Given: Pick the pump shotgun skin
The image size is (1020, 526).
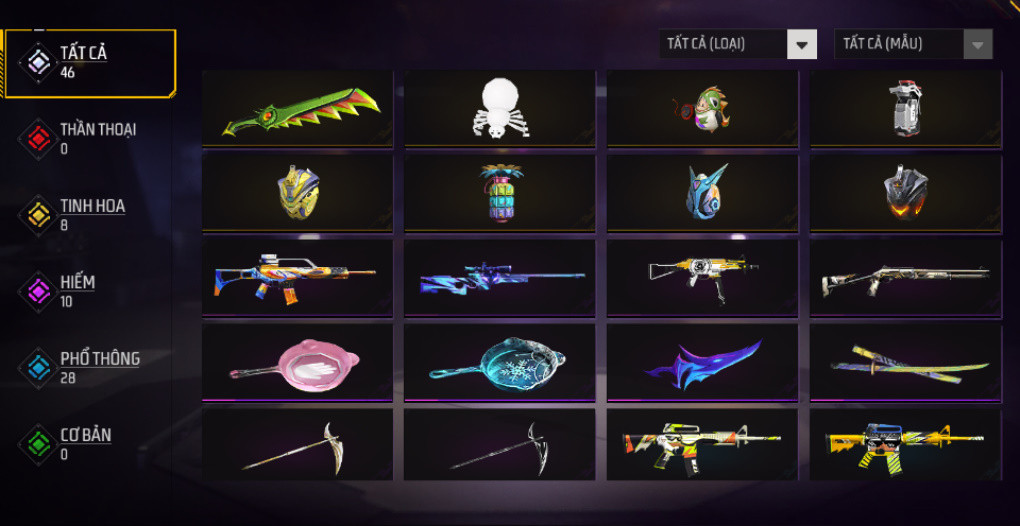Looking at the screenshot, I should coord(905,277).
